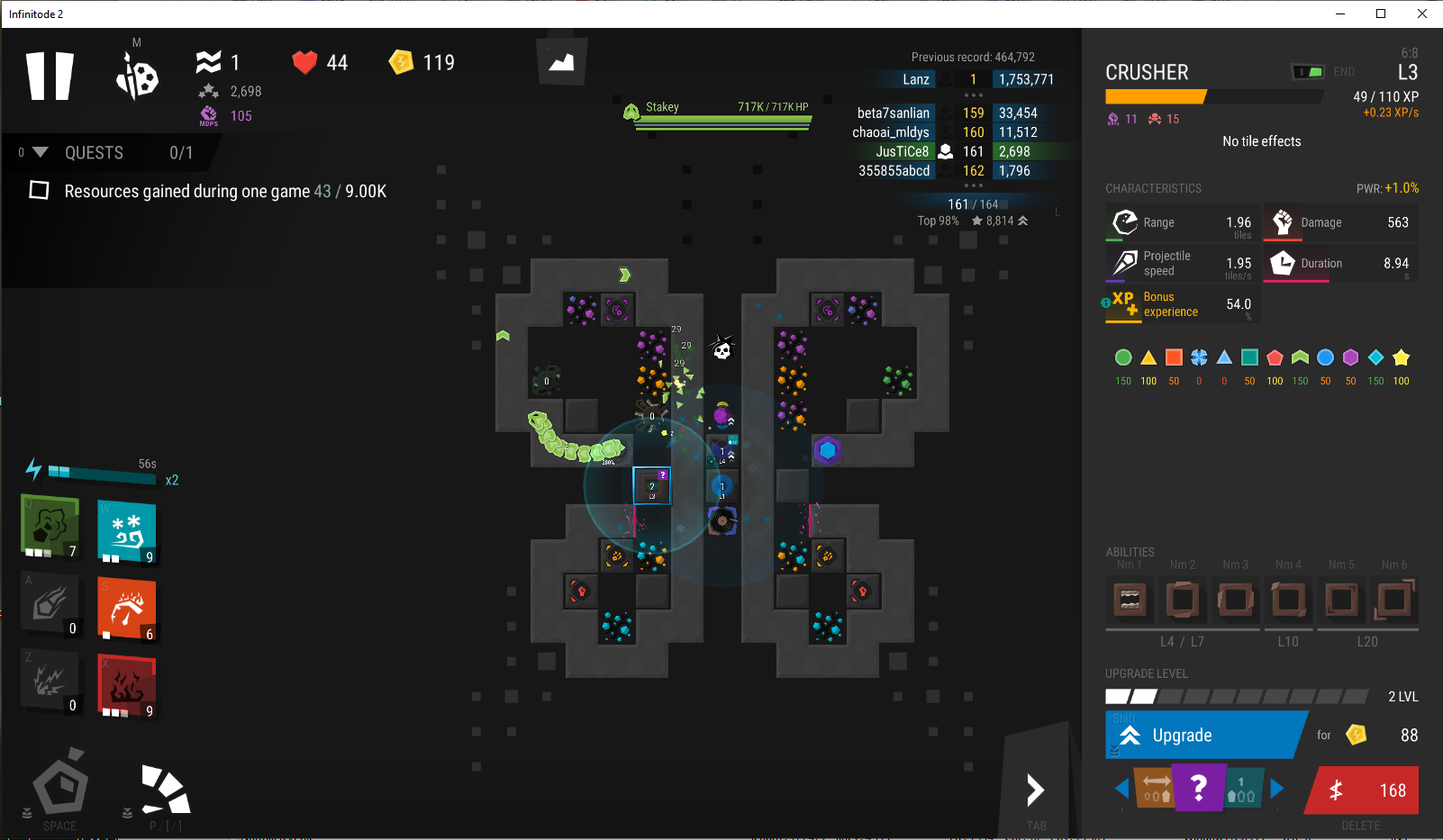Tick the resources quest checkbox
The image size is (1443, 840).
point(39,190)
